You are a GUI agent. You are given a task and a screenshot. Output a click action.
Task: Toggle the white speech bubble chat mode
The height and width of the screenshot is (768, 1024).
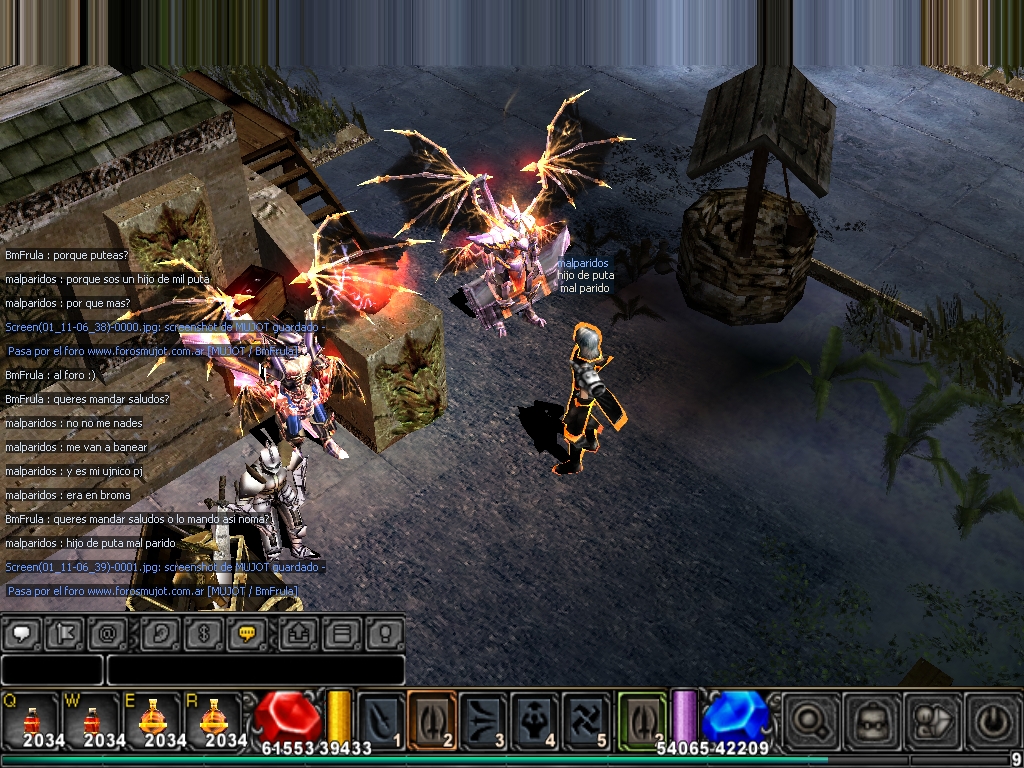pyautogui.click(x=24, y=633)
